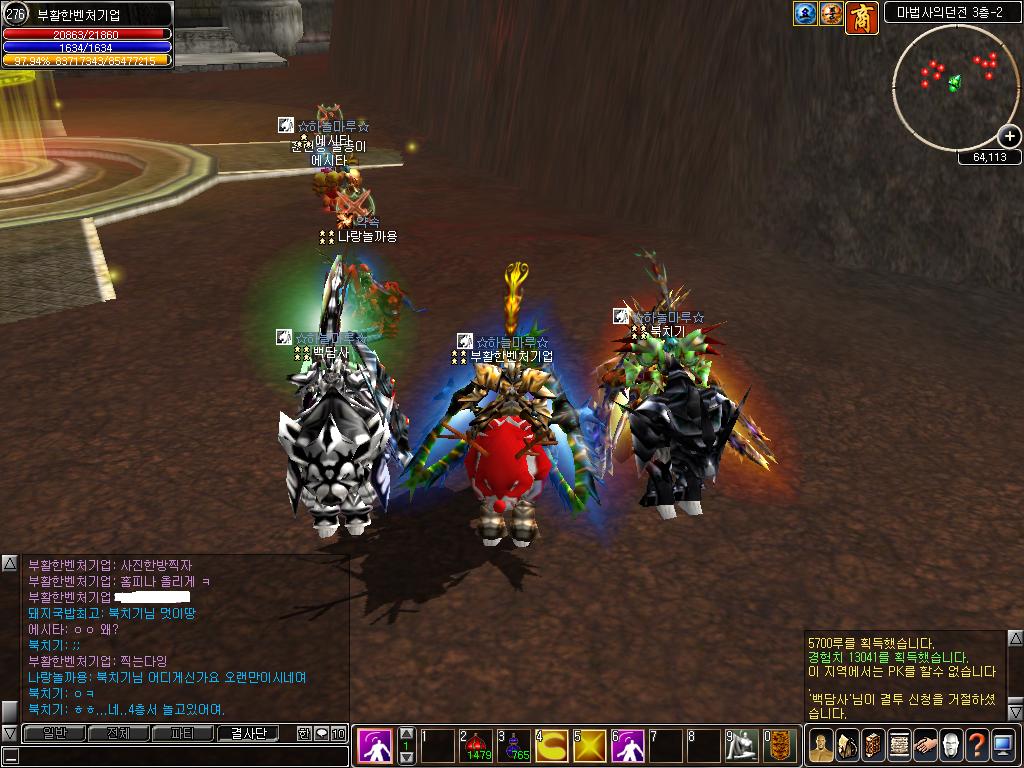Image resolution: width=1024 pixels, height=768 pixels.
Task: Use the blue potion in slot 3
Action: (x=514, y=745)
